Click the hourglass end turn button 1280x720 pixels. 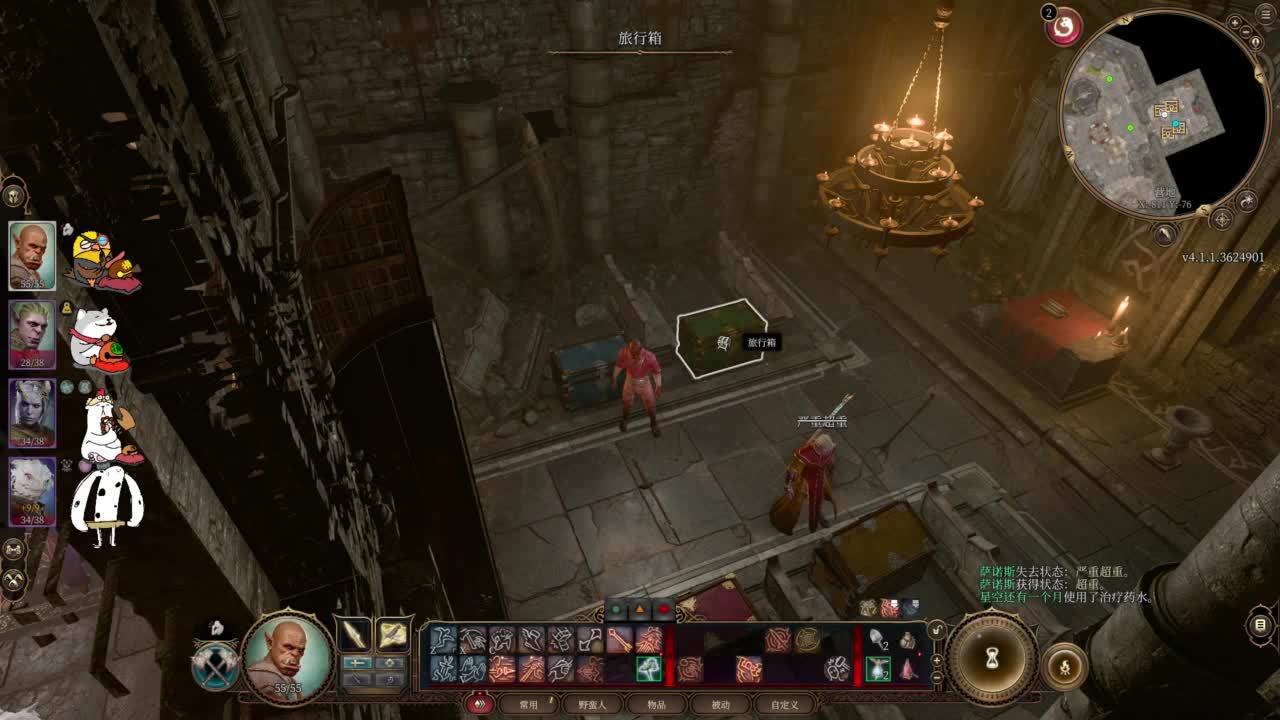992,657
